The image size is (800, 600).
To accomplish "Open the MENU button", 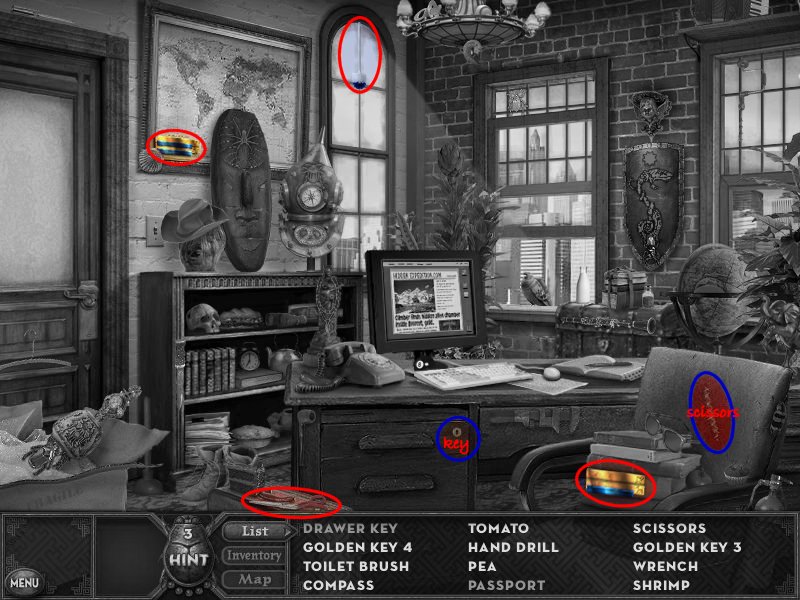I will pyautogui.click(x=24, y=581).
